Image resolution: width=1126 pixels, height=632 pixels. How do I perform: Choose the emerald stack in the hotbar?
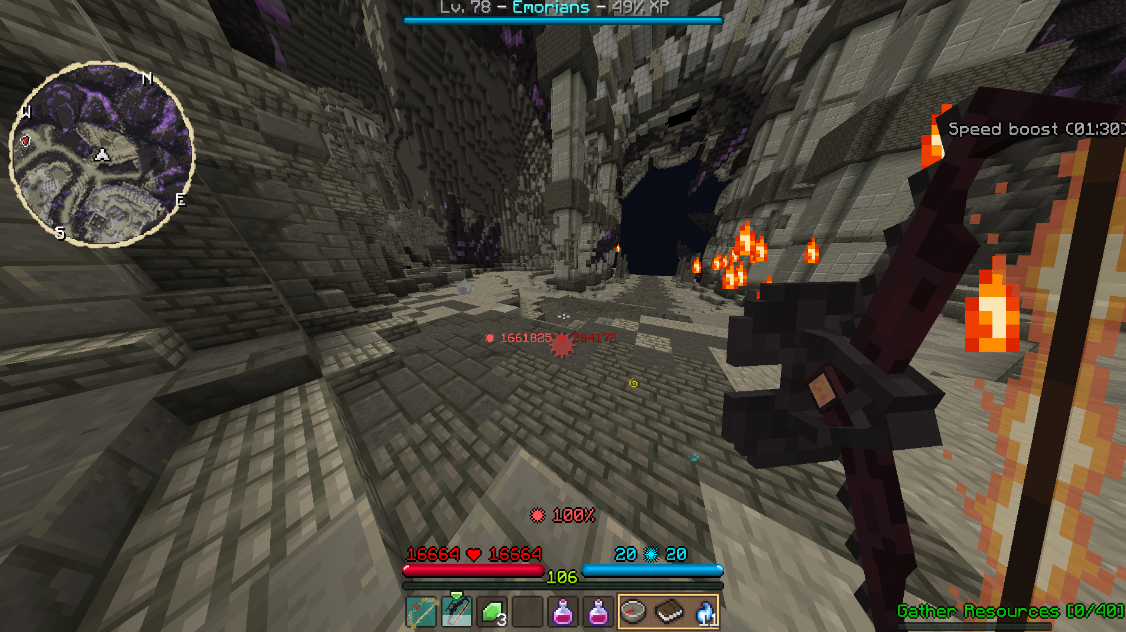pyautogui.click(x=493, y=611)
